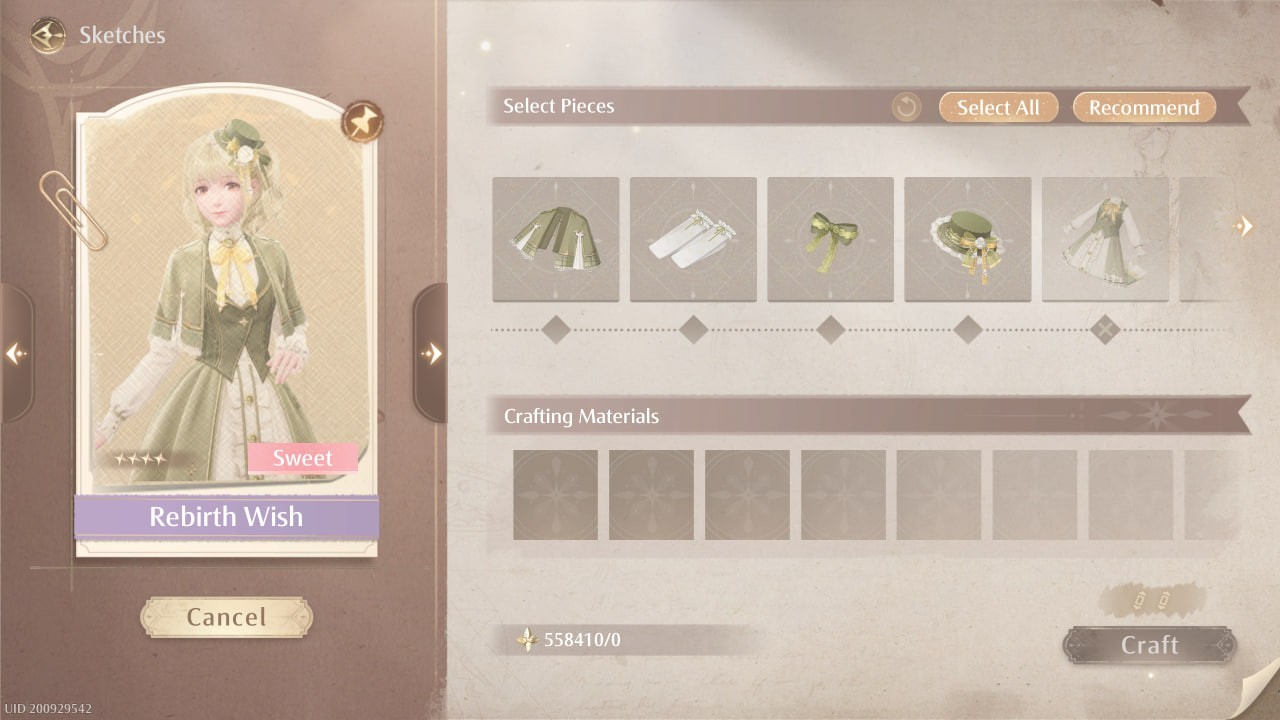
Task: Select the green dress piece thumbnail
Action: point(1104,238)
